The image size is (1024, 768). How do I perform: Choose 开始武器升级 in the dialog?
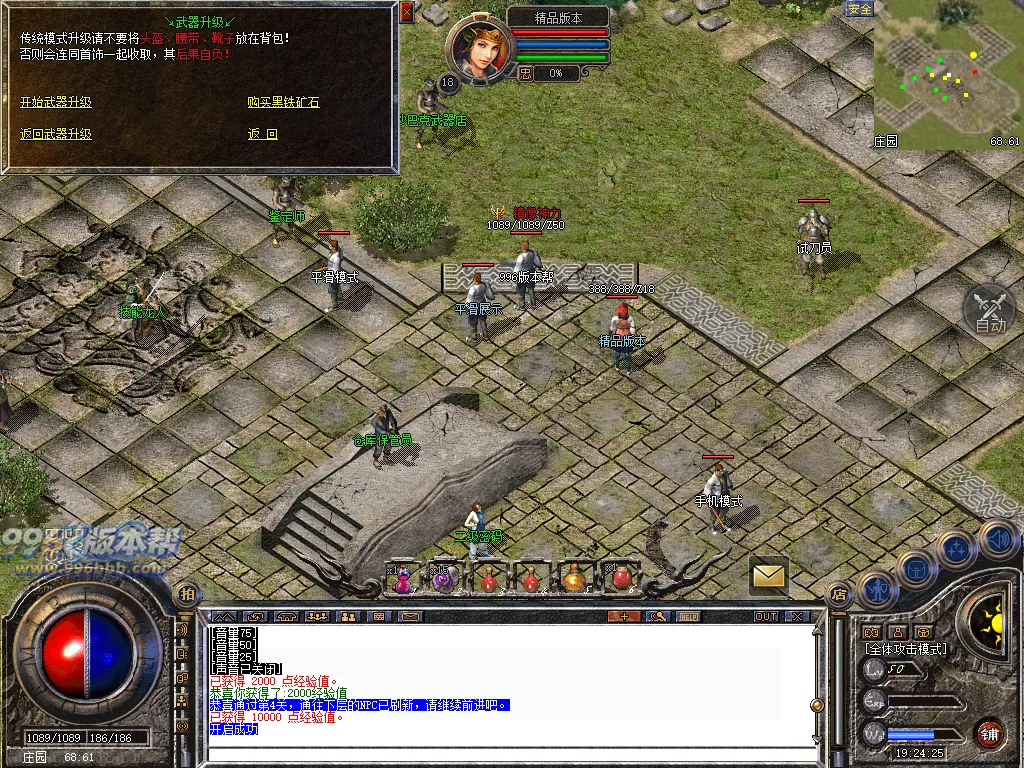tap(56, 102)
